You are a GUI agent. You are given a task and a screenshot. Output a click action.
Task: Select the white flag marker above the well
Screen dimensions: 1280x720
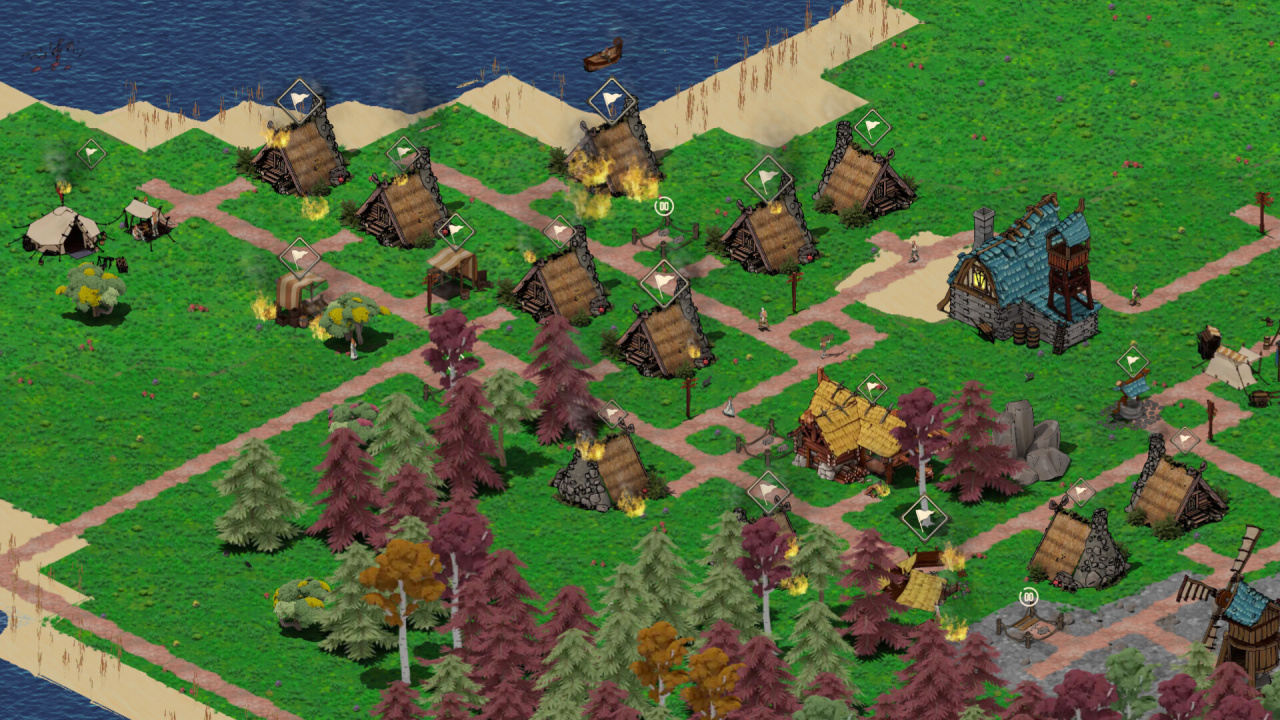[x=1132, y=360]
